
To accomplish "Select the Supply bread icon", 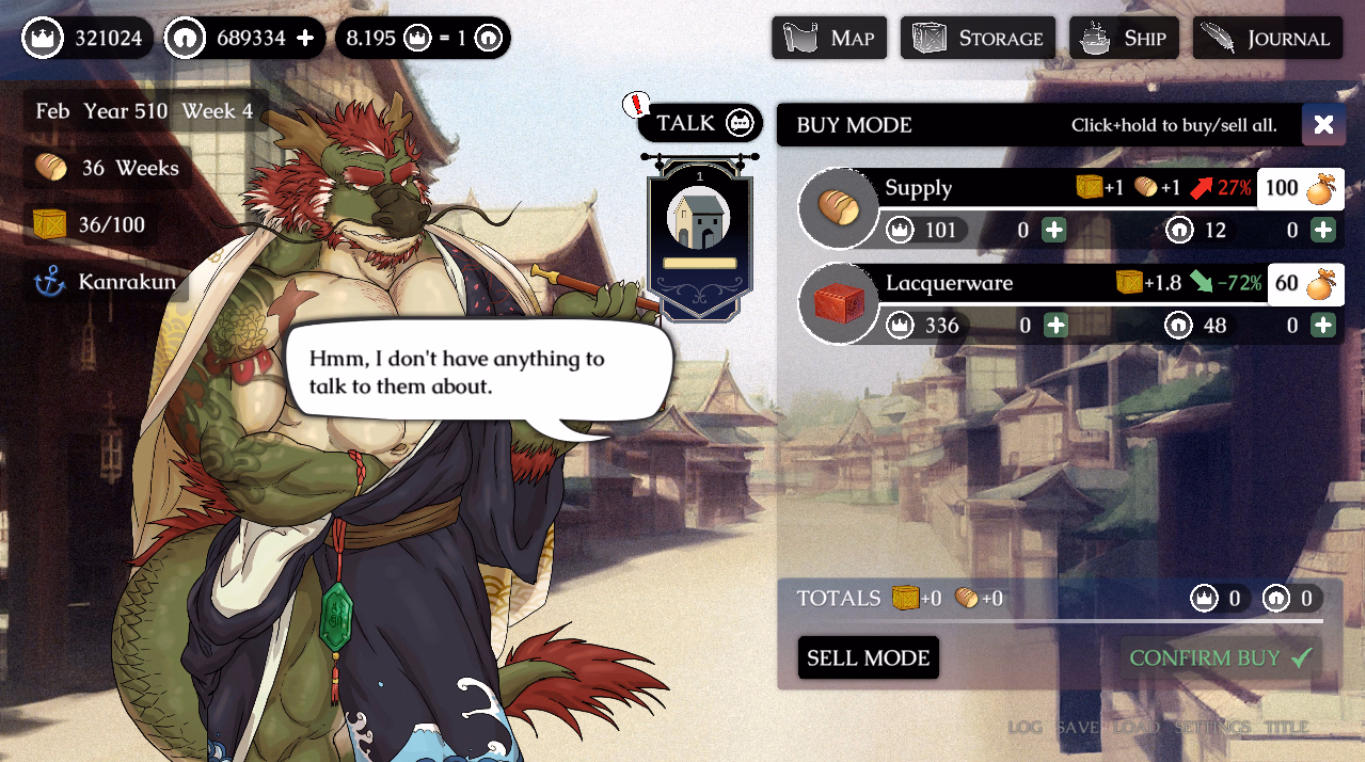I will [x=838, y=208].
